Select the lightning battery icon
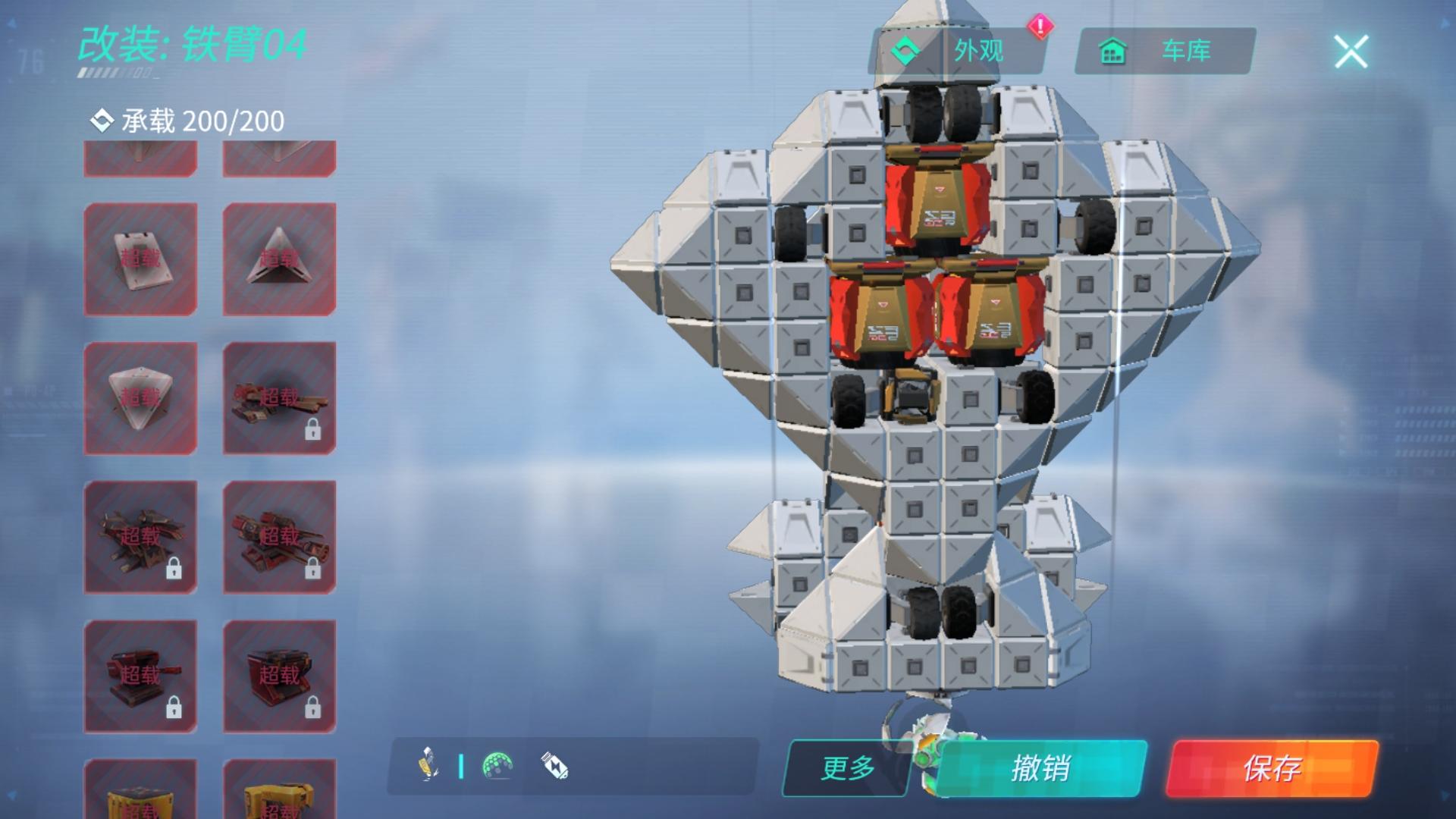The height and width of the screenshot is (819, 1456). 554,766
